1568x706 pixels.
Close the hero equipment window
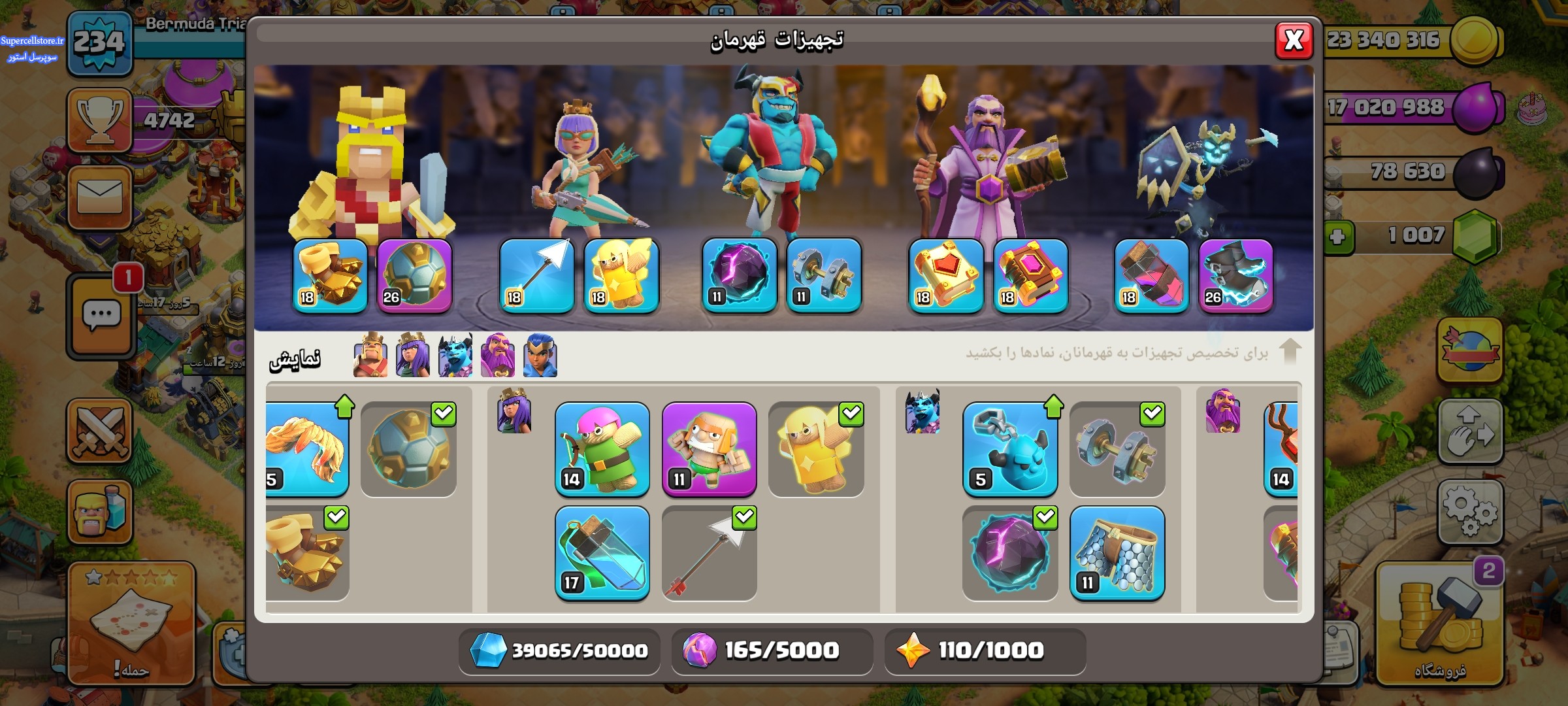coord(1294,41)
